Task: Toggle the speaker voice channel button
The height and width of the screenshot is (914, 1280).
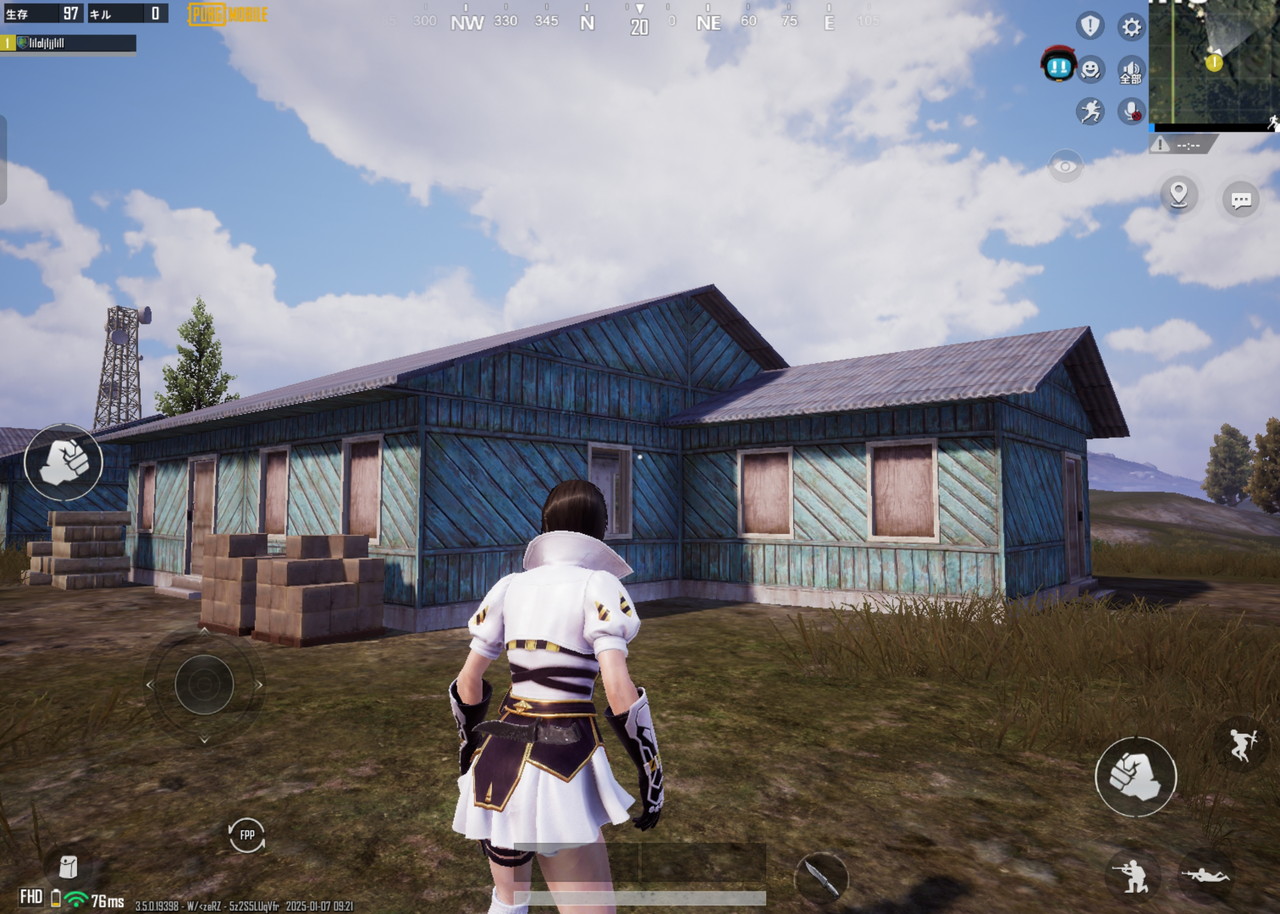Action: pos(1131,70)
